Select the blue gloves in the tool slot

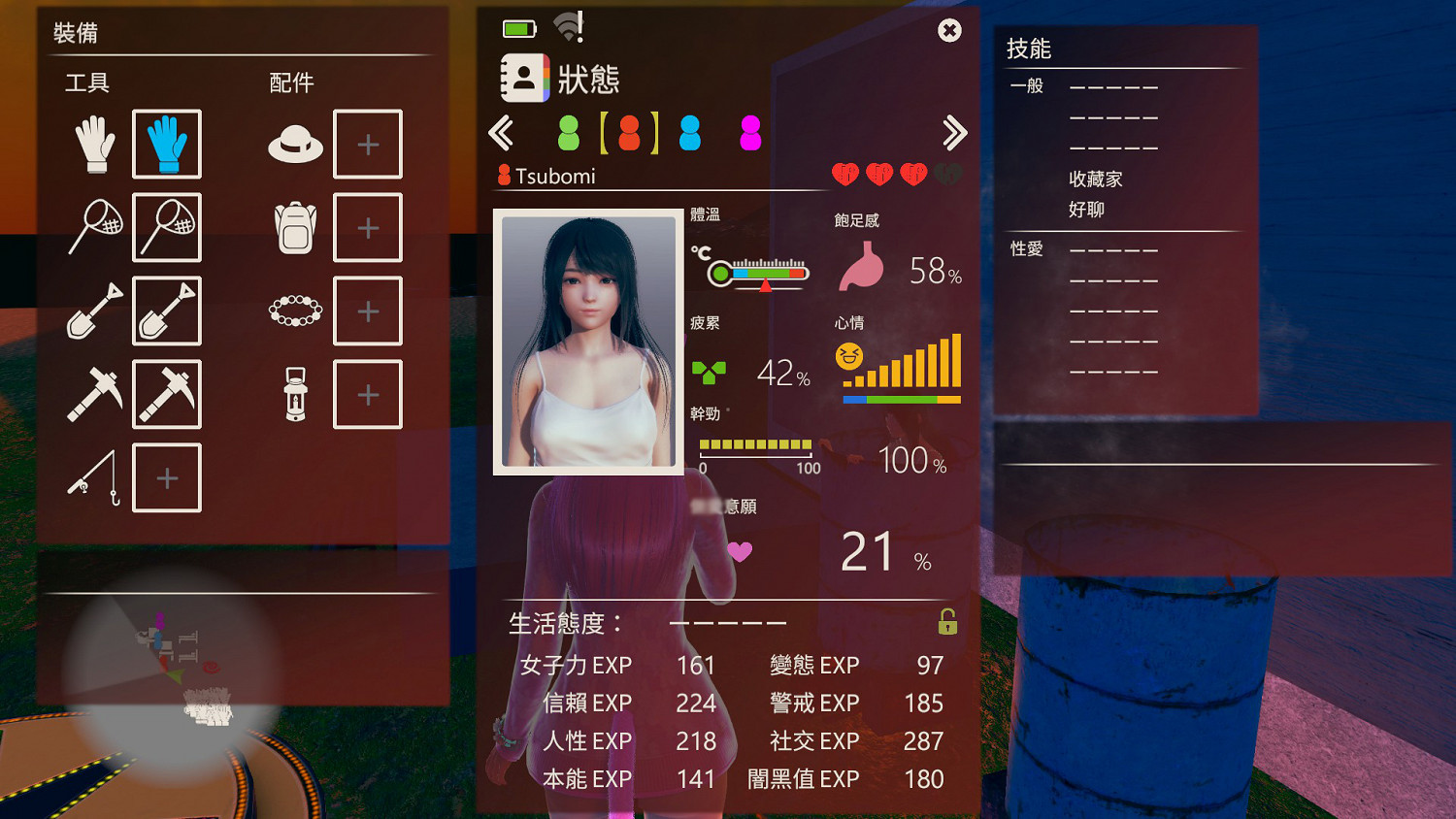tap(165, 144)
